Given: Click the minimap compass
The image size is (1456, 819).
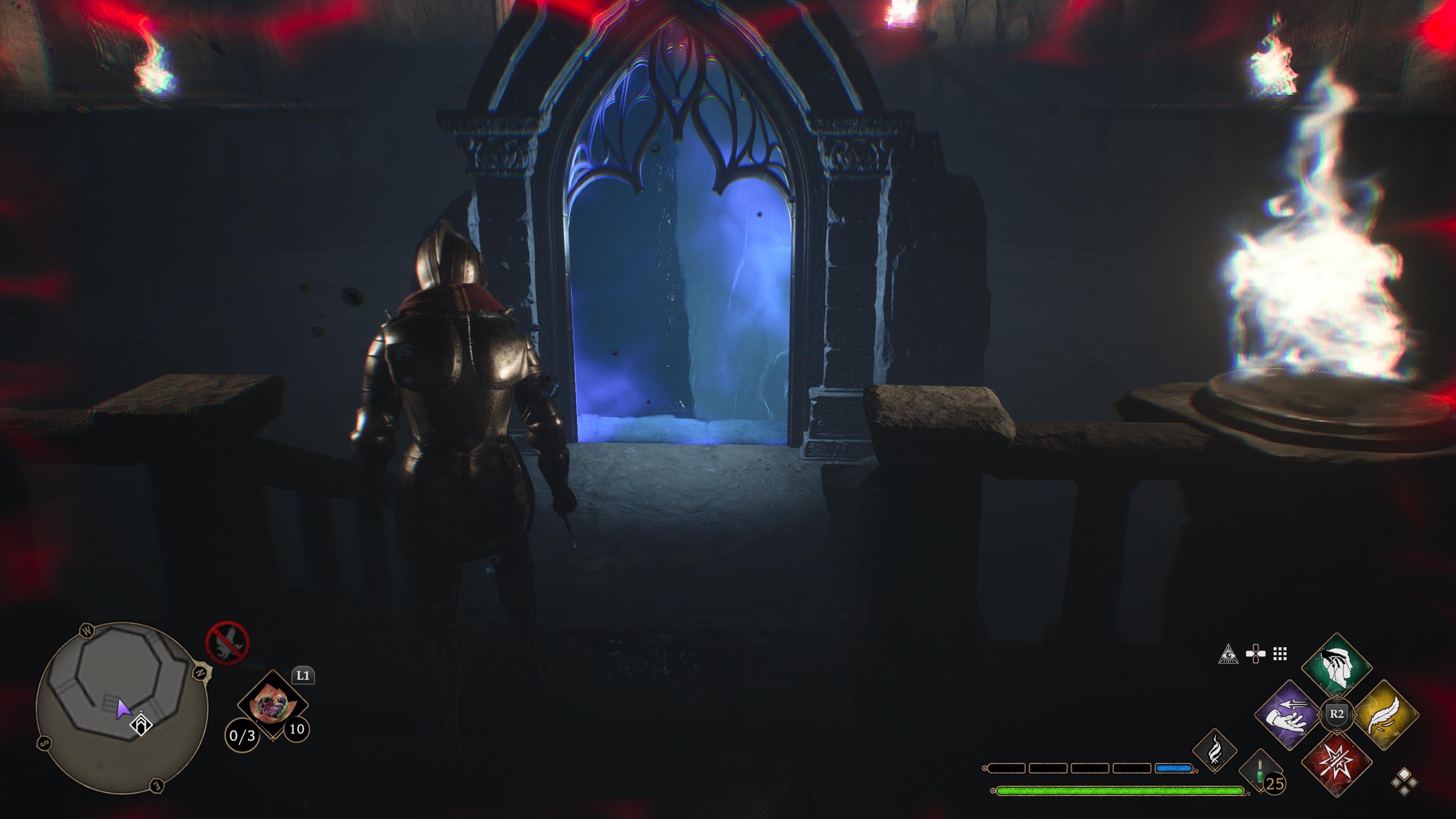Looking at the screenshot, I should [200, 672].
